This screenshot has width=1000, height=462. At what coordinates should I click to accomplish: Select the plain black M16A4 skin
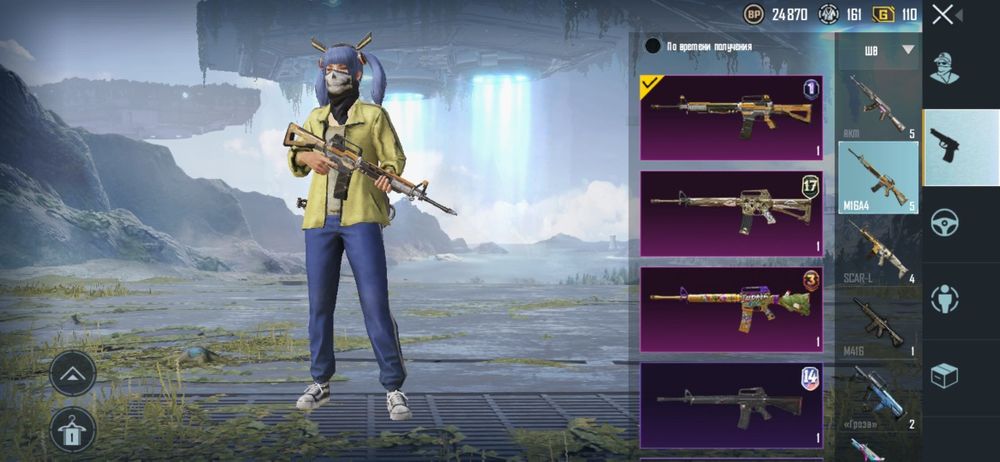click(x=731, y=404)
